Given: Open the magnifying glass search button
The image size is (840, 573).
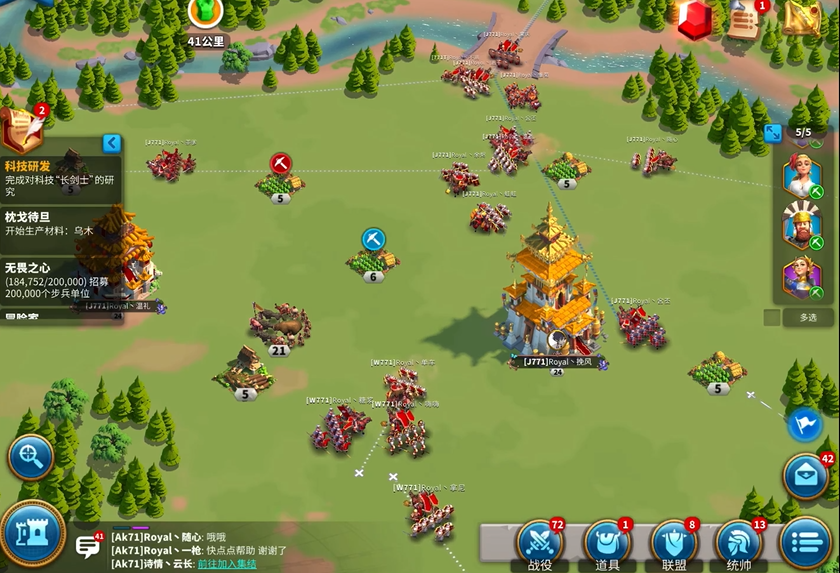Looking at the screenshot, I should 31,458.
